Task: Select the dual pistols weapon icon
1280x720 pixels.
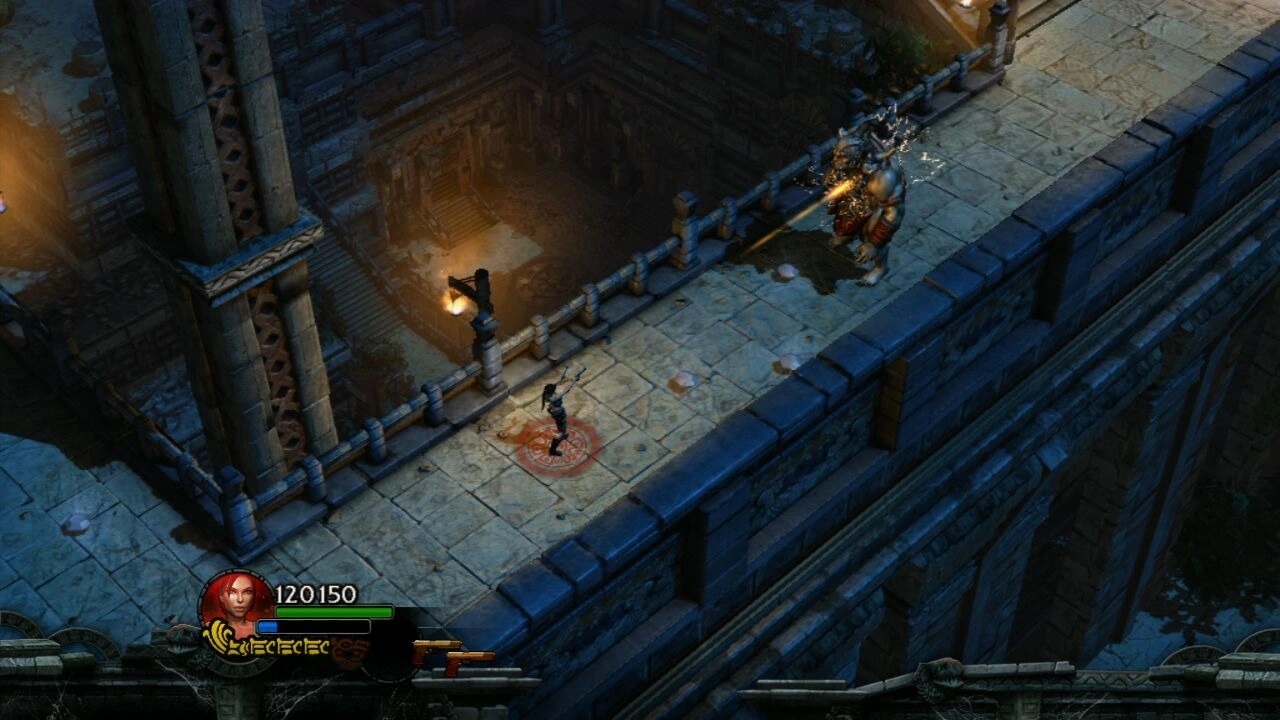Action: [x=453, y=655]
